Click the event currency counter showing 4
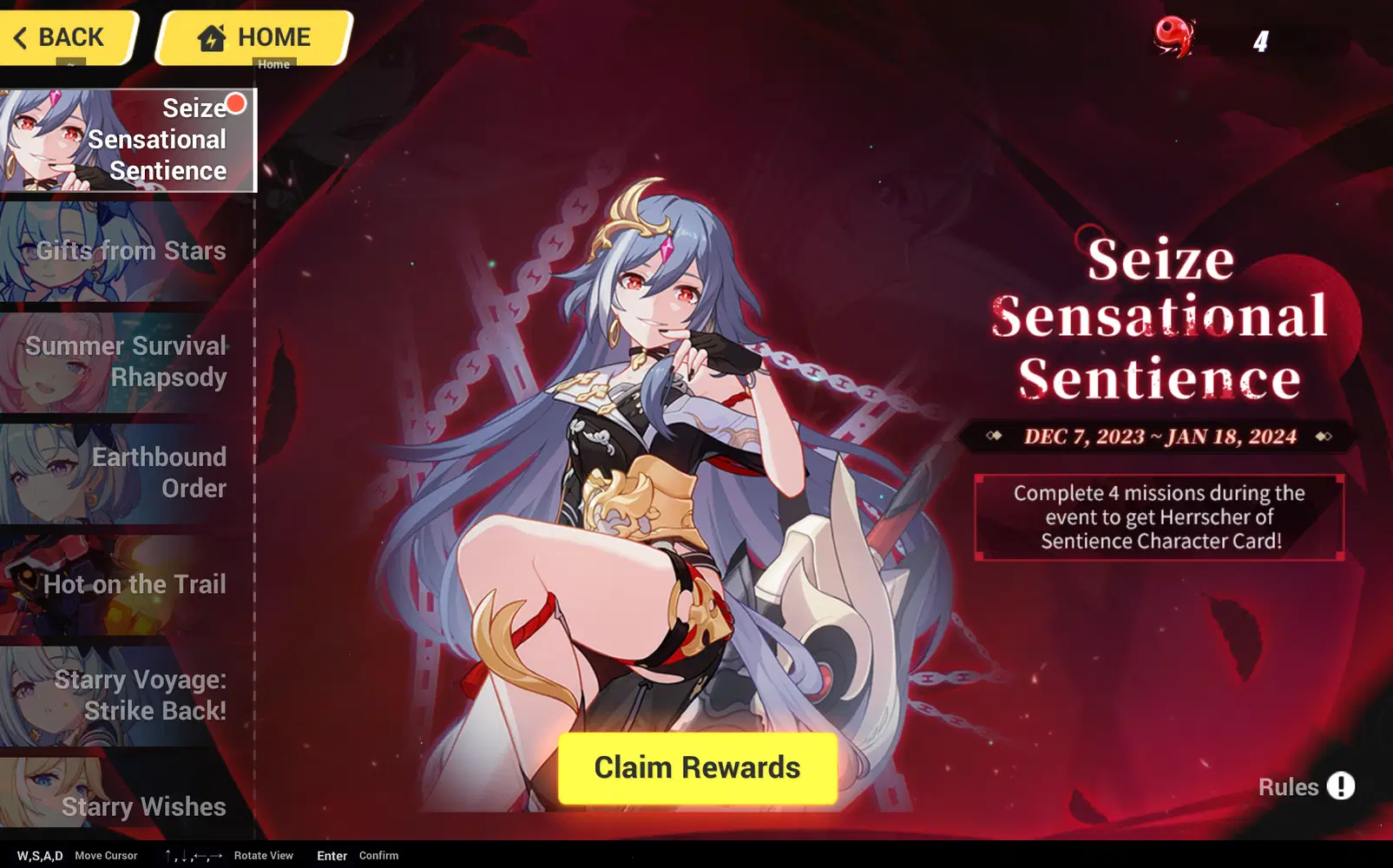Image resolution: width=1393 pixels, height=868 pixels. coord(1259,40)
